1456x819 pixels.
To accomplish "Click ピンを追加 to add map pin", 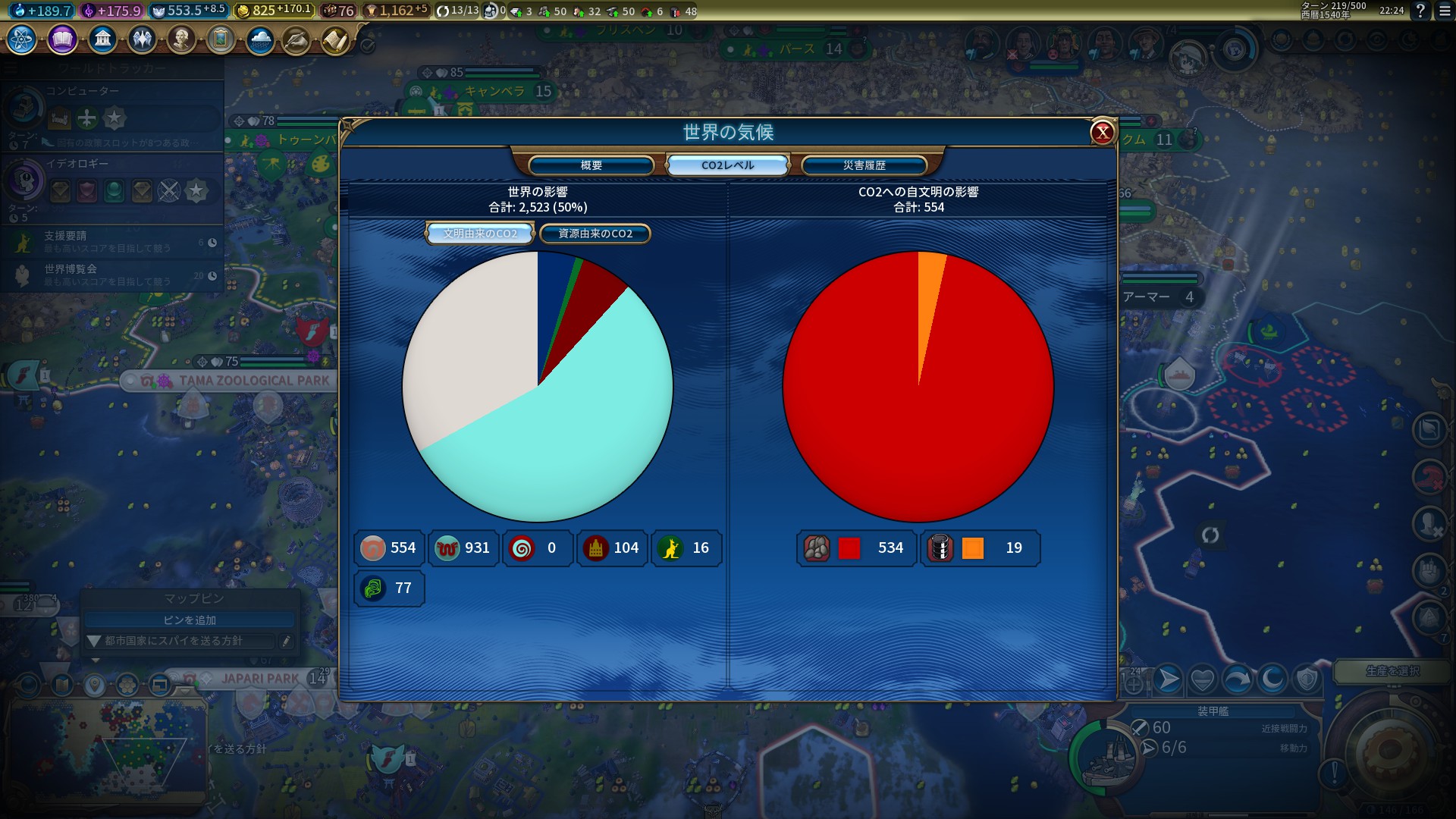I will 190,620.
